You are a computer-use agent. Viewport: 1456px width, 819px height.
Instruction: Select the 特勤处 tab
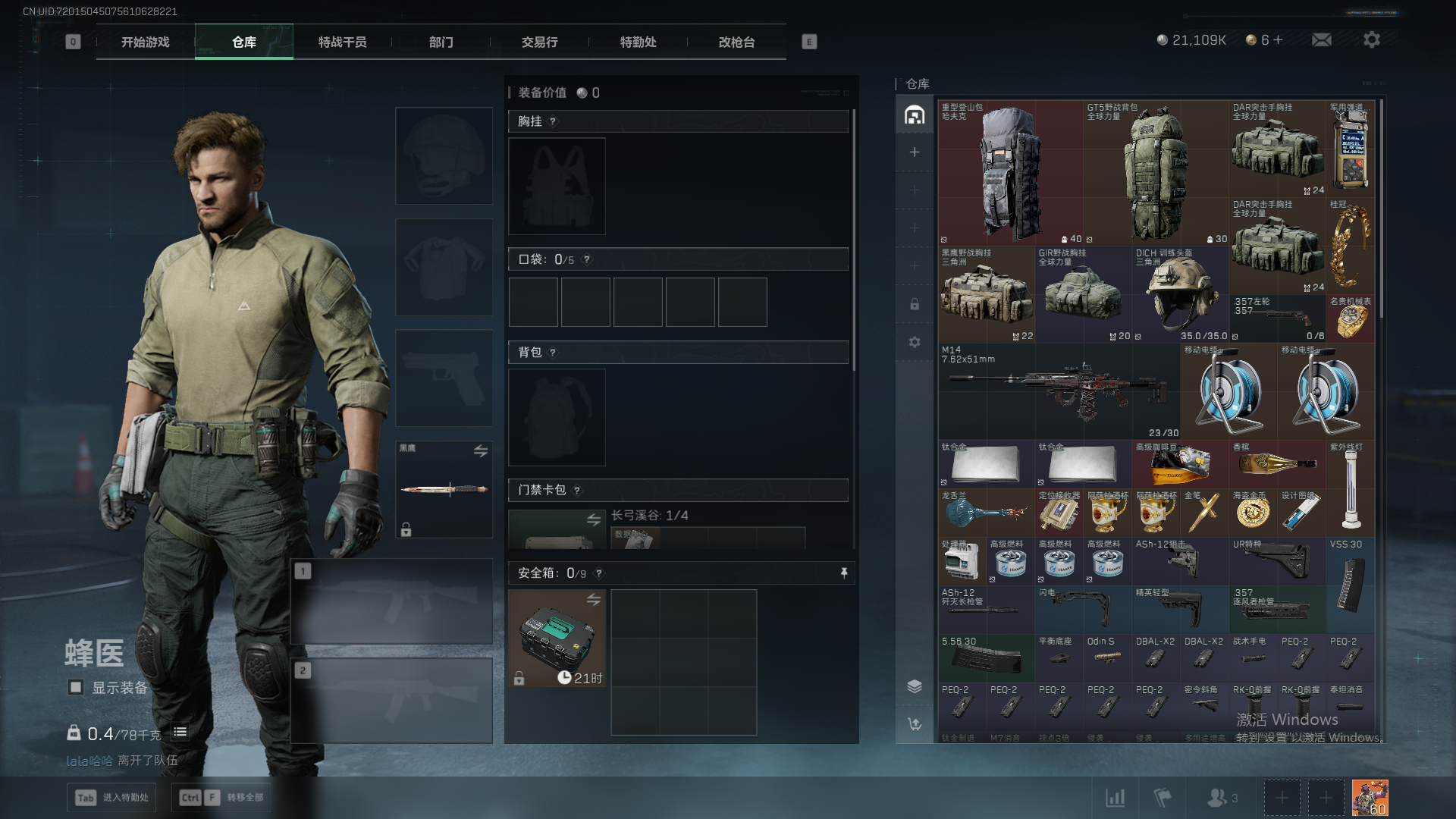638,42
